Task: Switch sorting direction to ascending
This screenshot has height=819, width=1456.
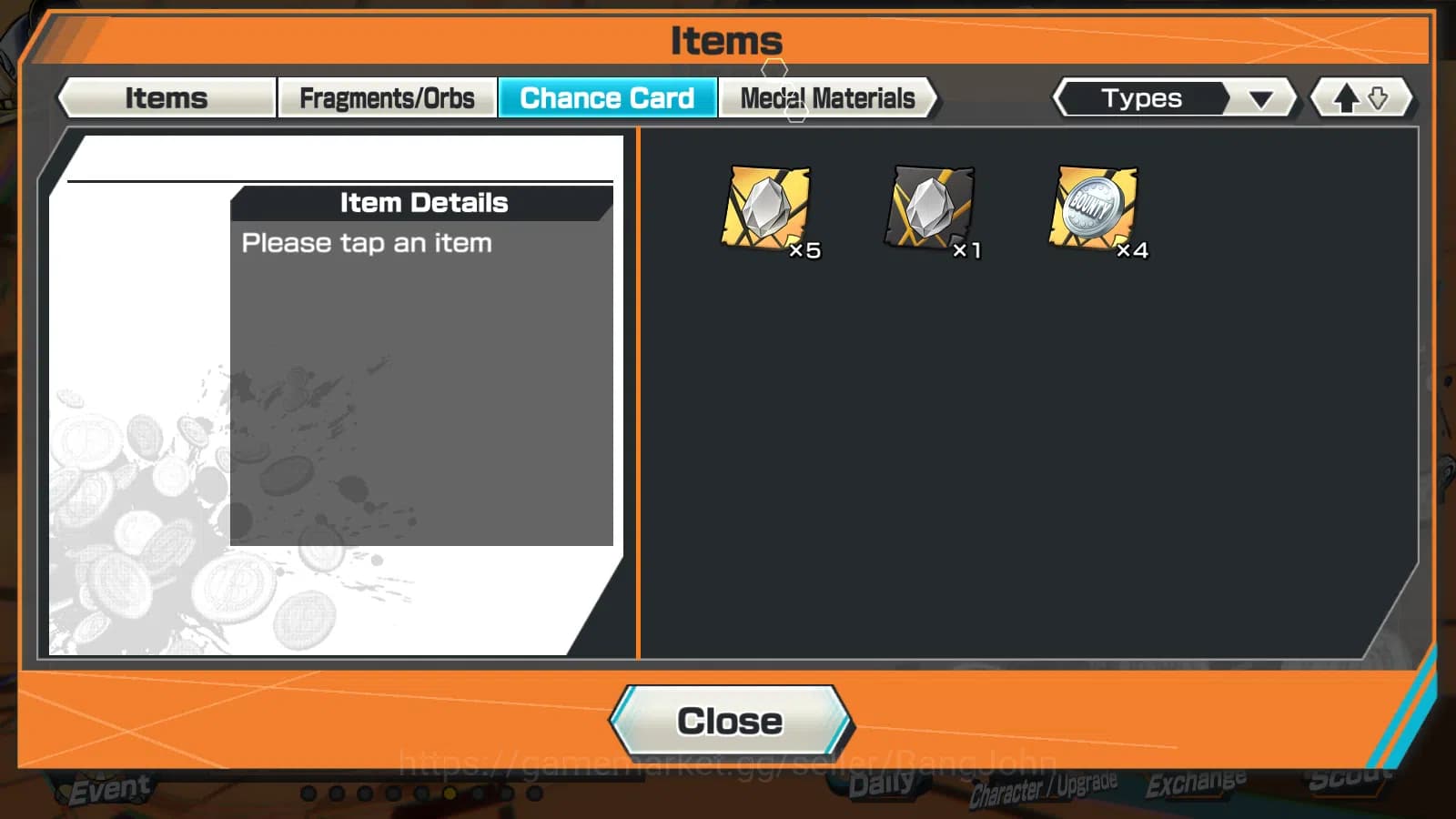Action: point(1348,97)
